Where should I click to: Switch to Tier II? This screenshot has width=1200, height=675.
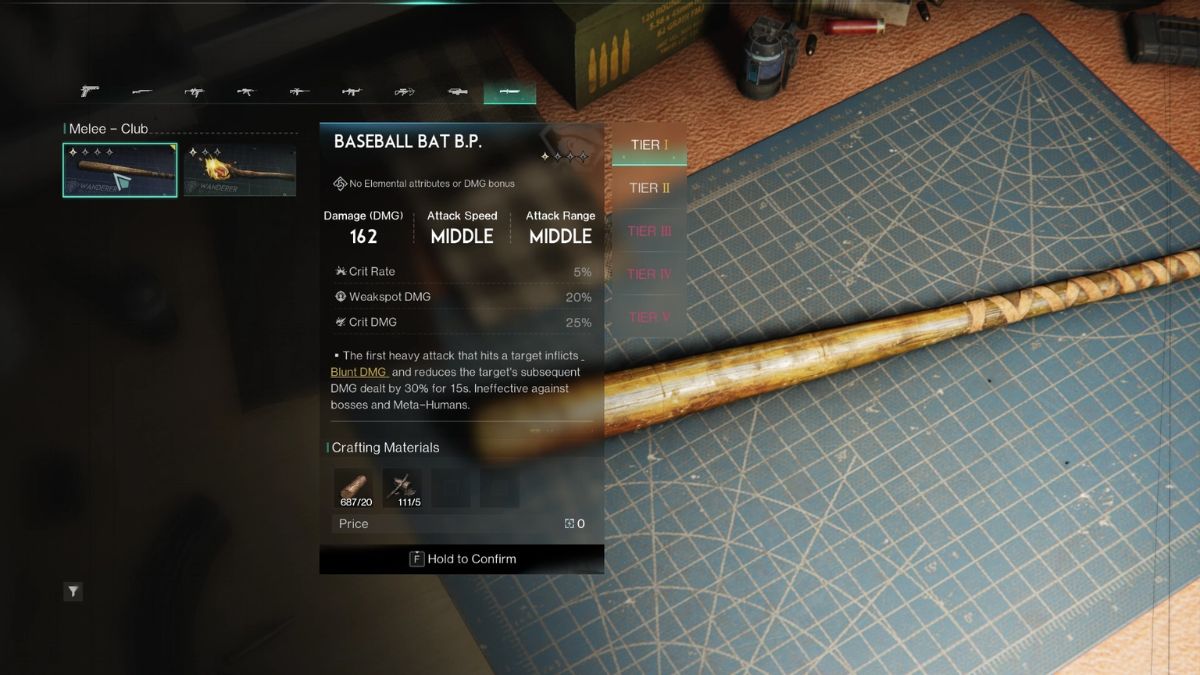(649, 188)
